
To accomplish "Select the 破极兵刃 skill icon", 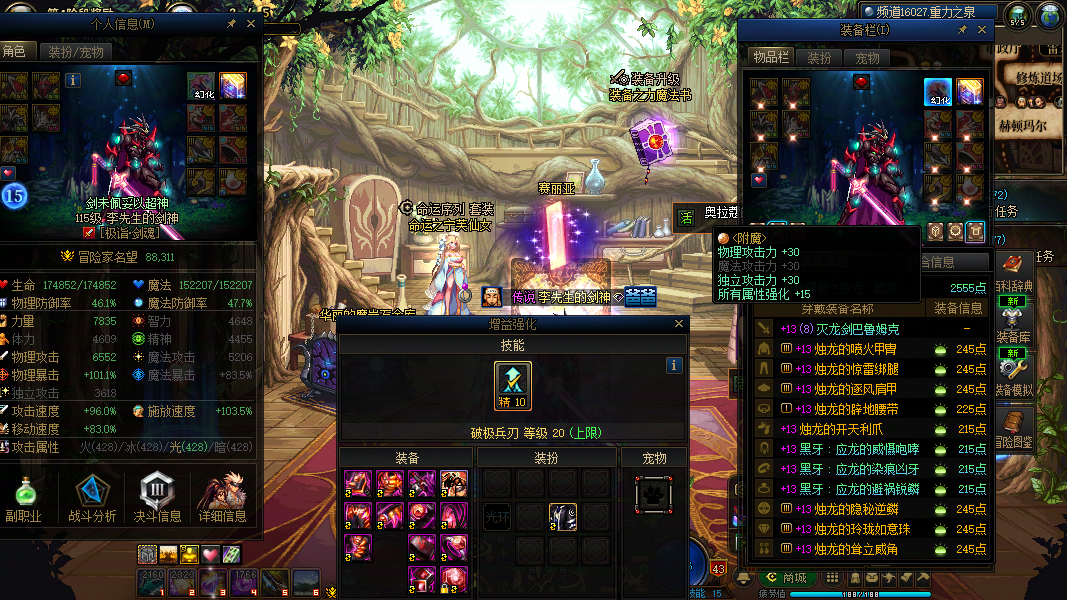I will [x=513, y=386].
